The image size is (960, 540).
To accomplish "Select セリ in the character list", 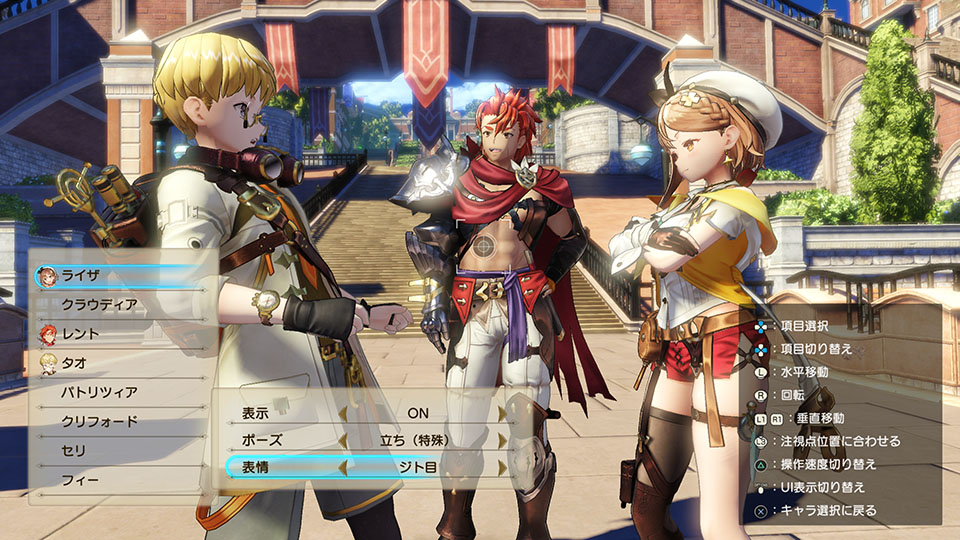I will pos(75,451).
